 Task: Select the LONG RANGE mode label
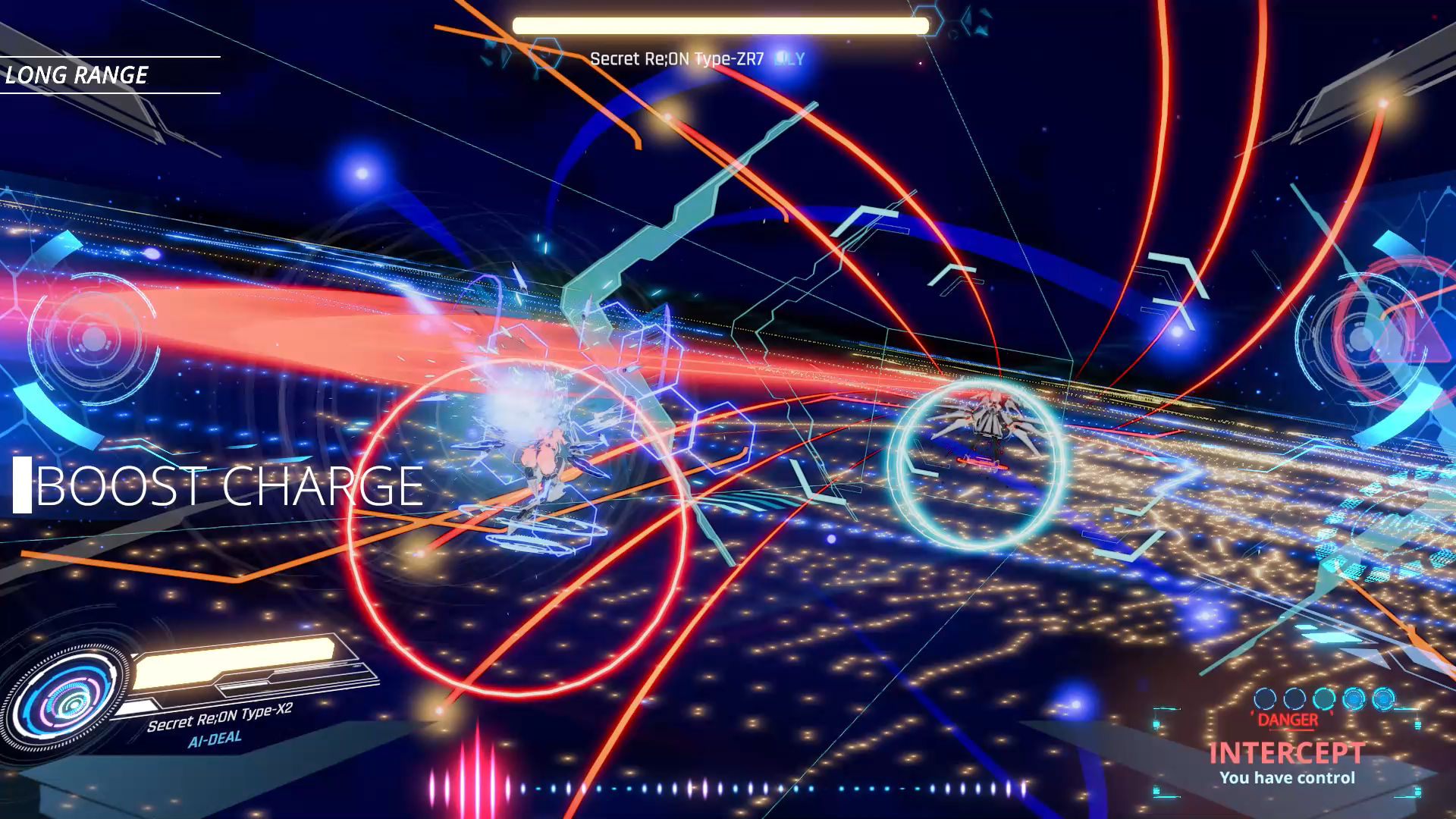click(x=77, y=75)
